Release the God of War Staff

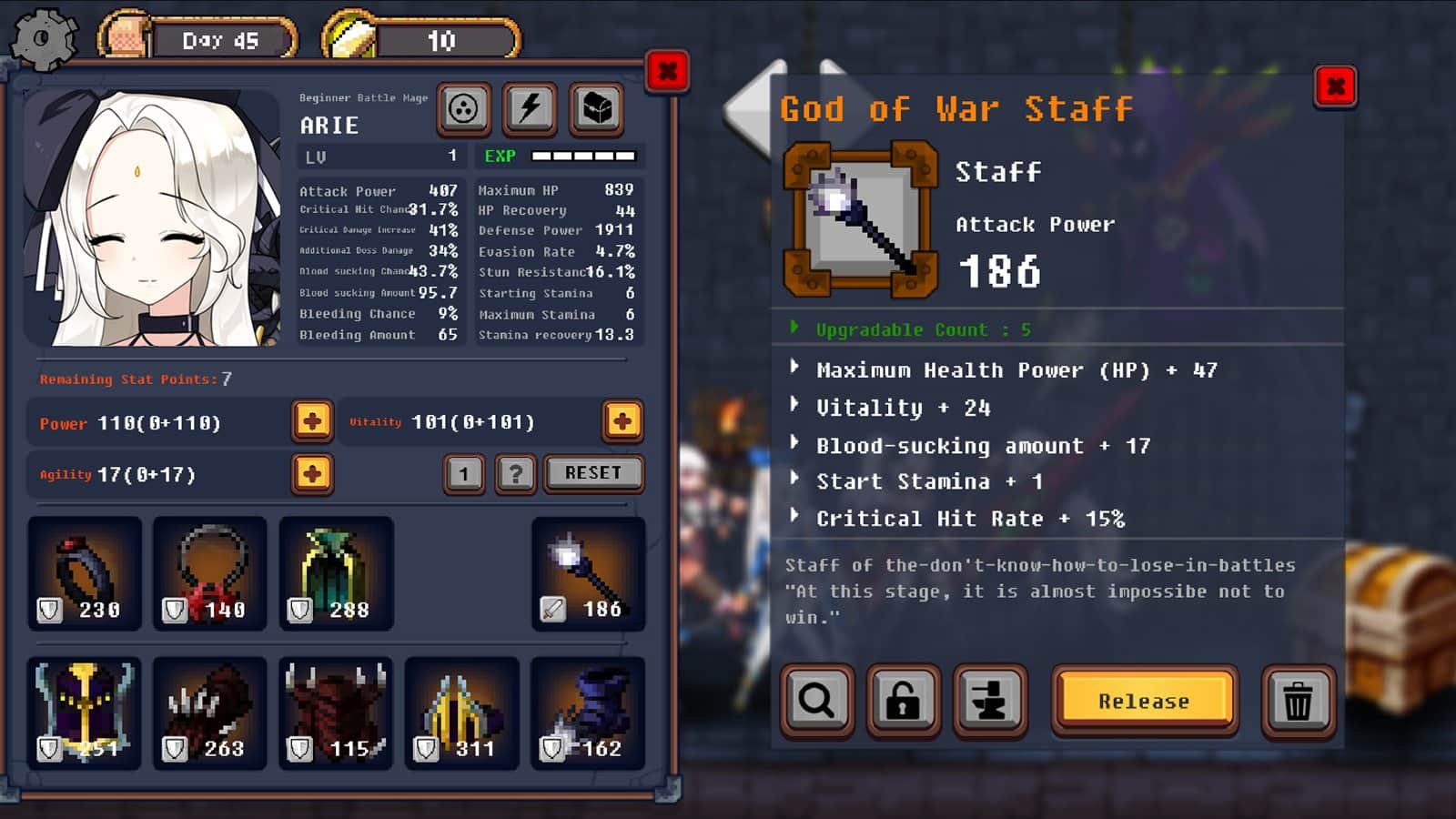pyautogui.click(x=1144, y=701)
